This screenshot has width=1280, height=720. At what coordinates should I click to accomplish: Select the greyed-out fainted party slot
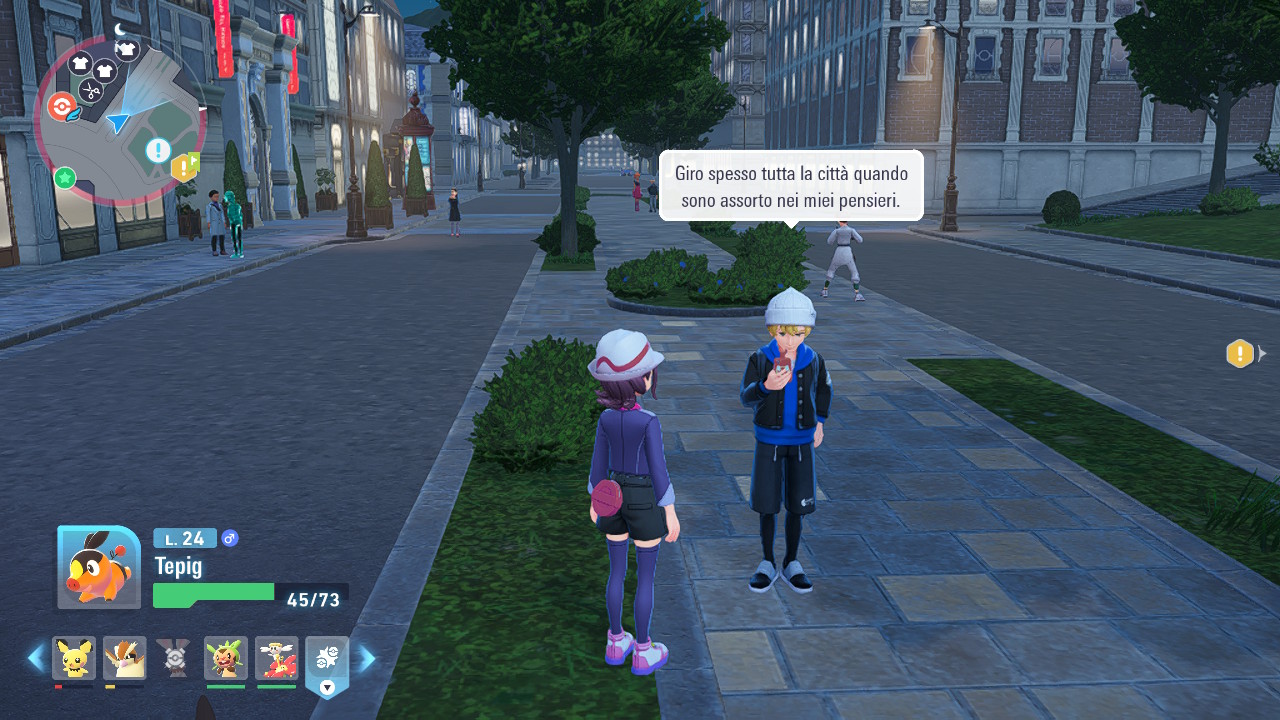(175, 657)
